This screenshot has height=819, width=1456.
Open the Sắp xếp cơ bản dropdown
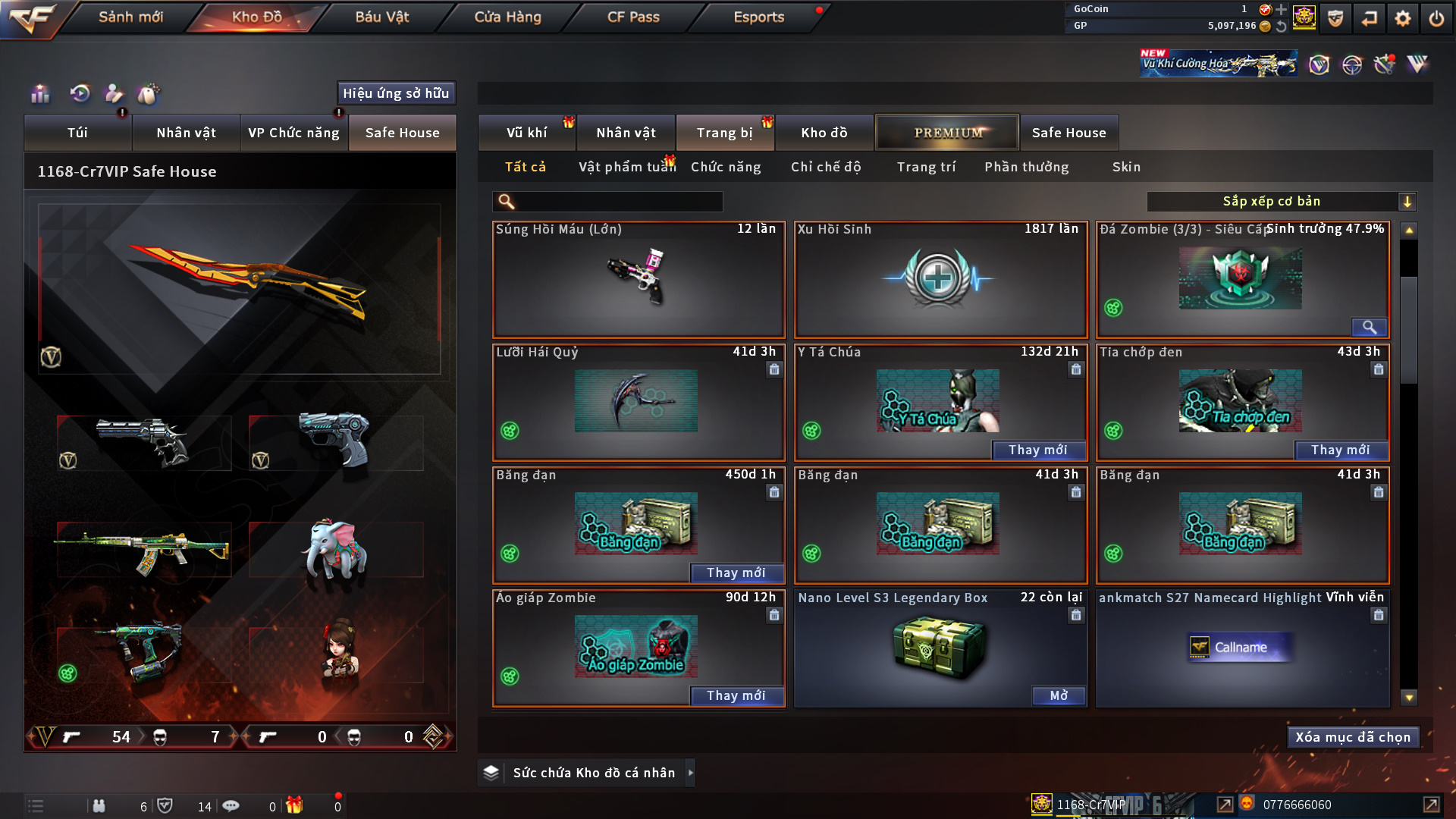pyautogui.click(x=1281, y=202)
